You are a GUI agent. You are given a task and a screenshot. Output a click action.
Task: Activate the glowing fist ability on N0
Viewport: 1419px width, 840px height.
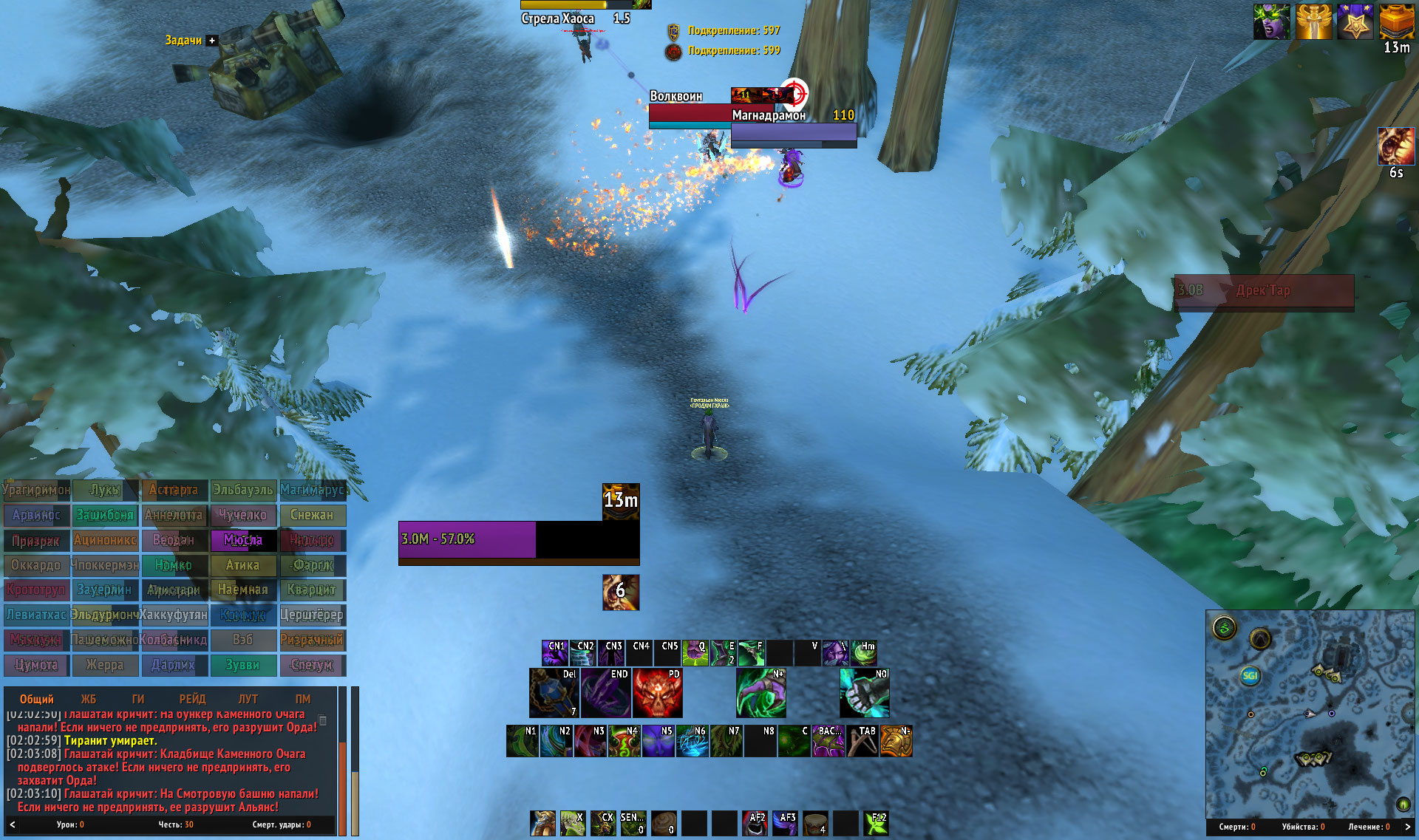point(864,694)
